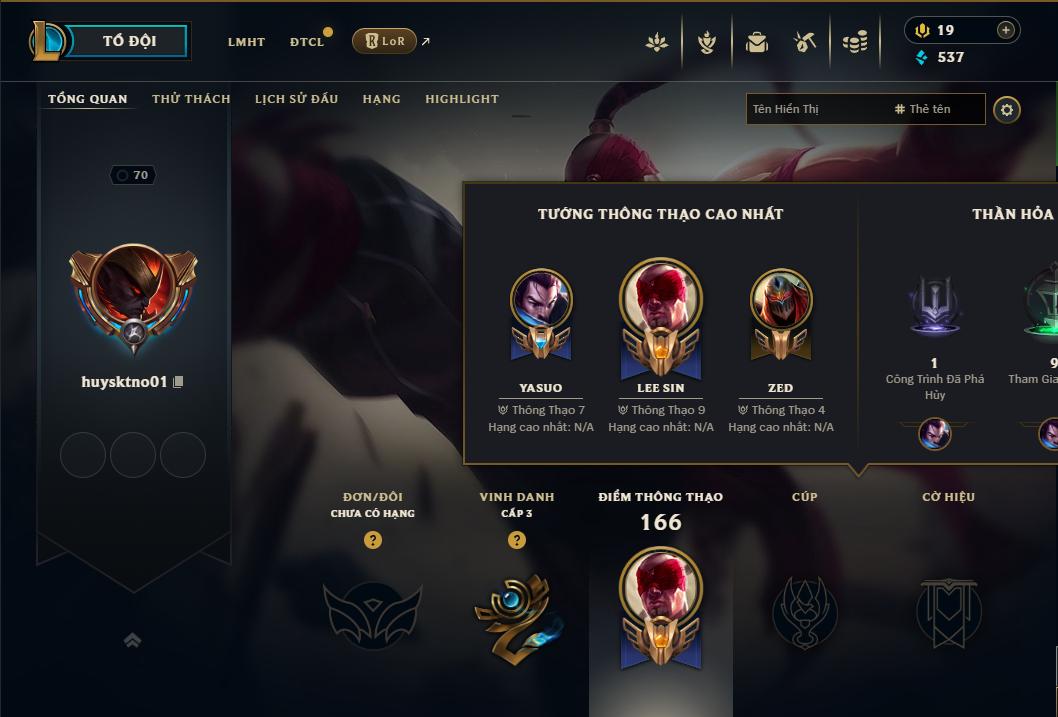Open the TỔ ĐỘI party button
The width and height of the screenshot is (1058, 717).
(129, 41)
